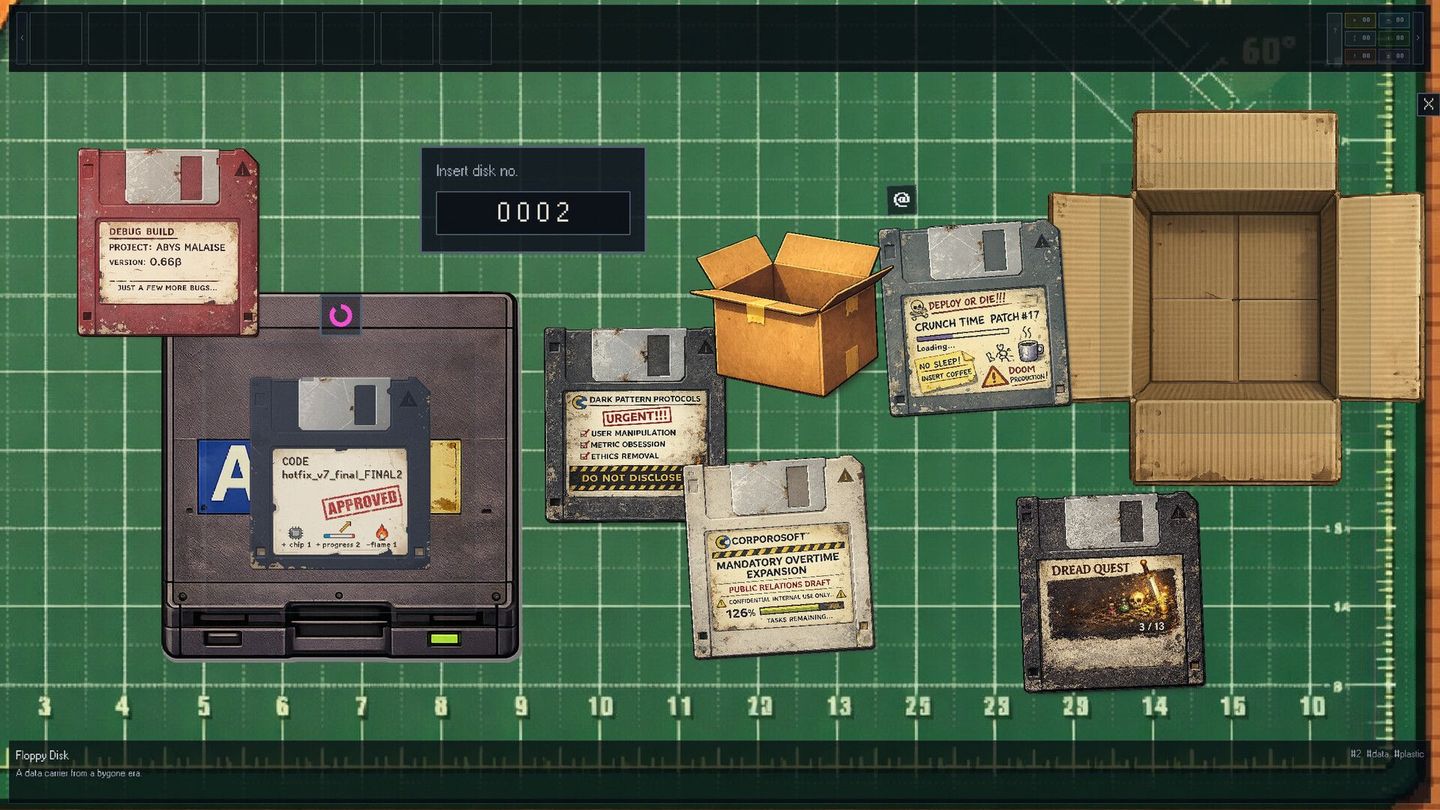The image size is (1440, 810).
Task: Click the Insert disk no. 0002 display
Action: point(532,212)
